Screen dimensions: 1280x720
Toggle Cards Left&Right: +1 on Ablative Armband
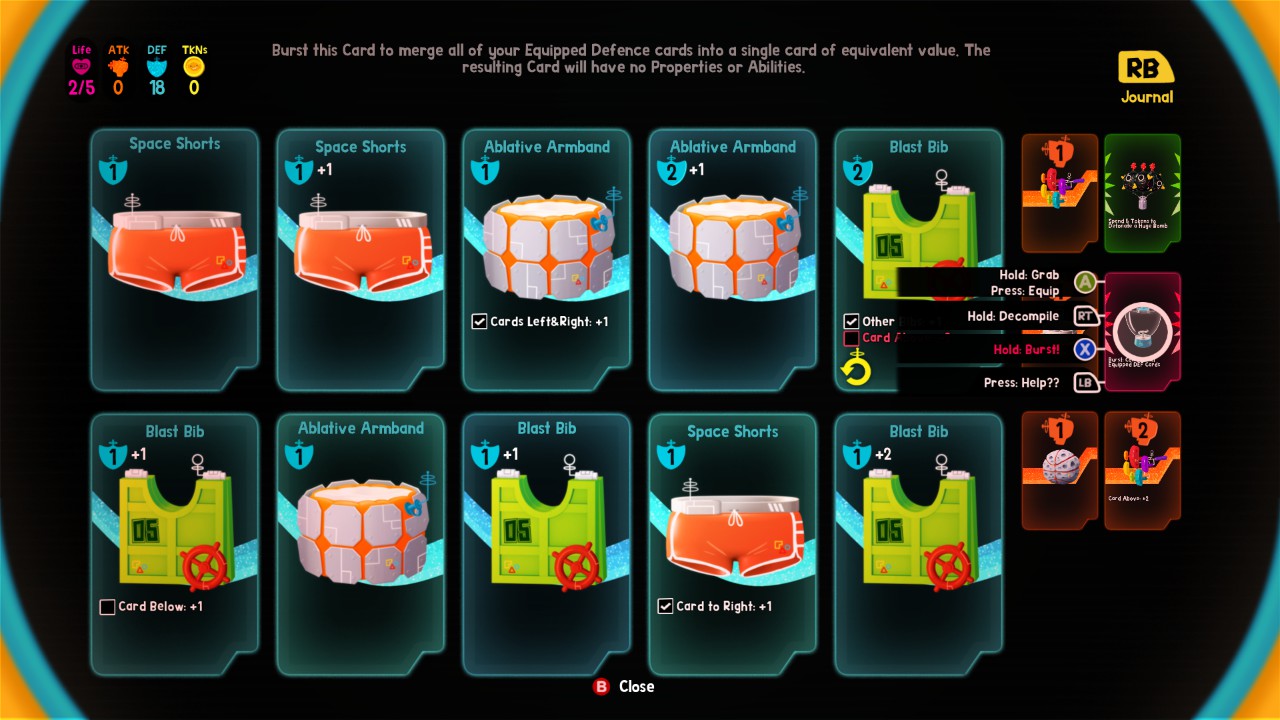click(x=479, y=321)
